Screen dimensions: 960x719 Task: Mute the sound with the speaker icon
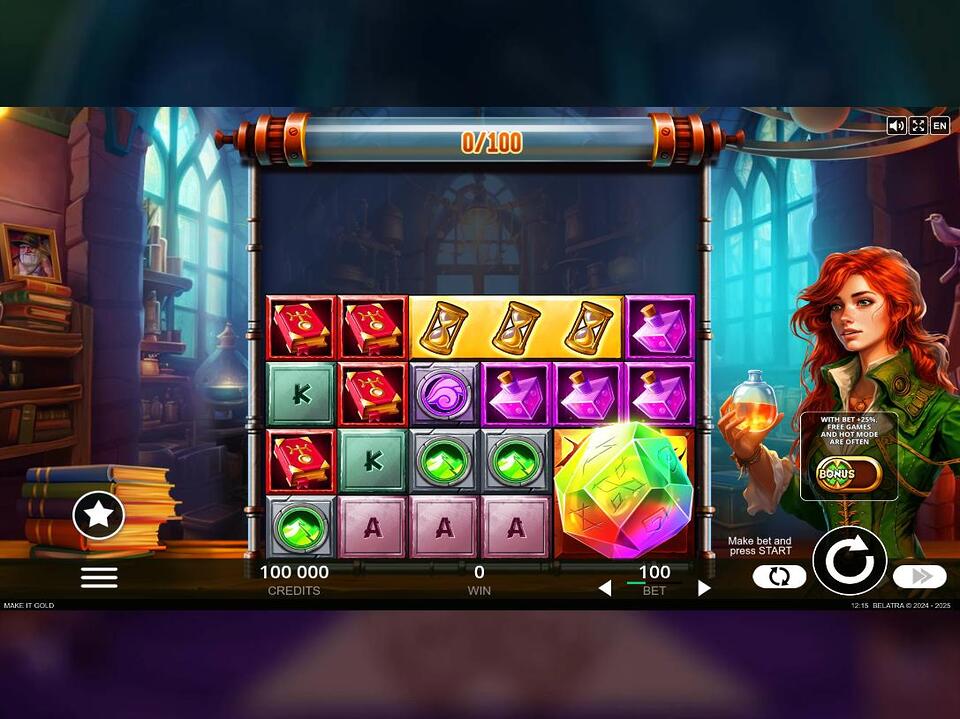click(x=896, y=126)
